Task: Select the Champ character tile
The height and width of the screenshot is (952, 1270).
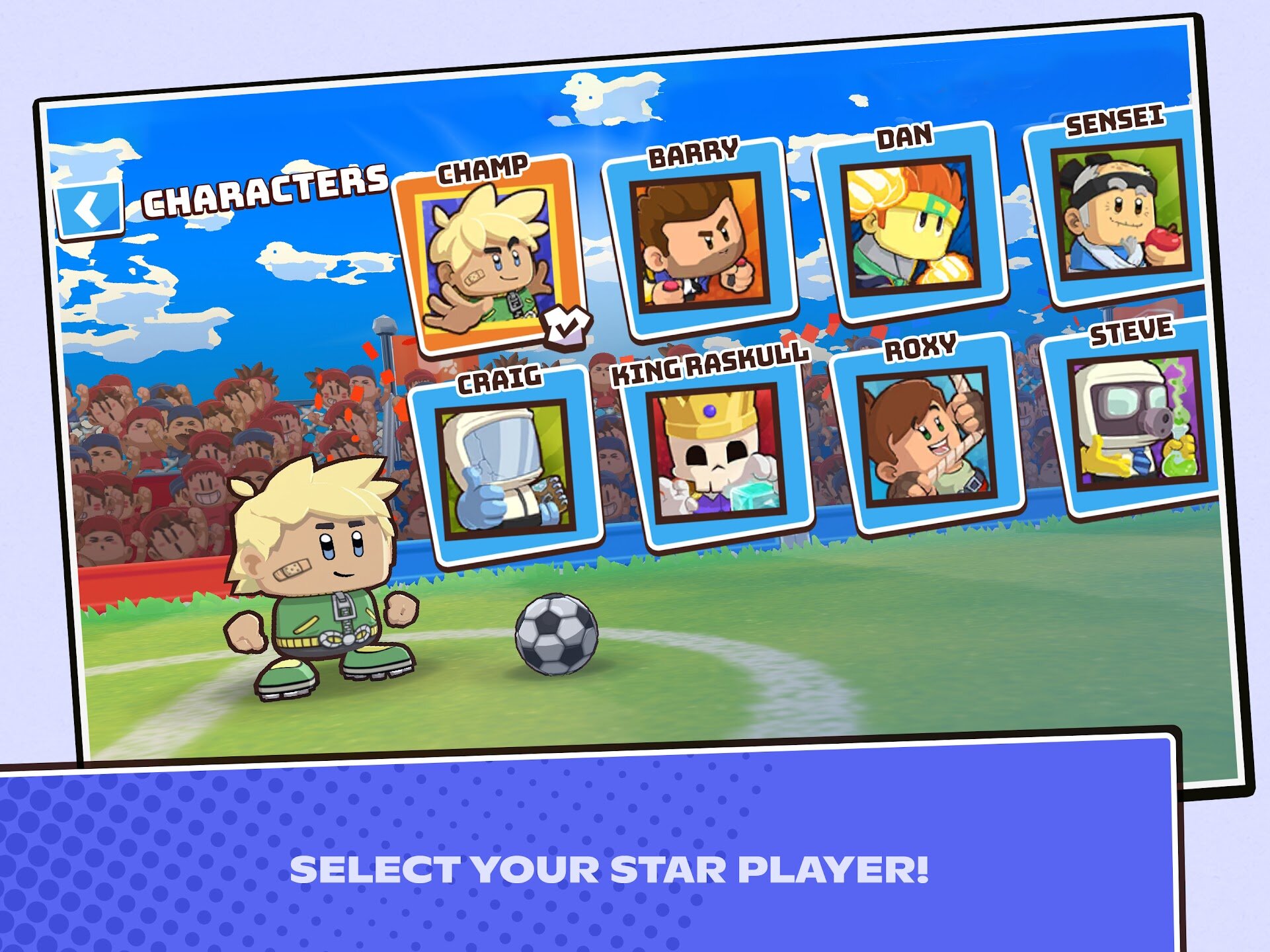Action: point(491,258)
